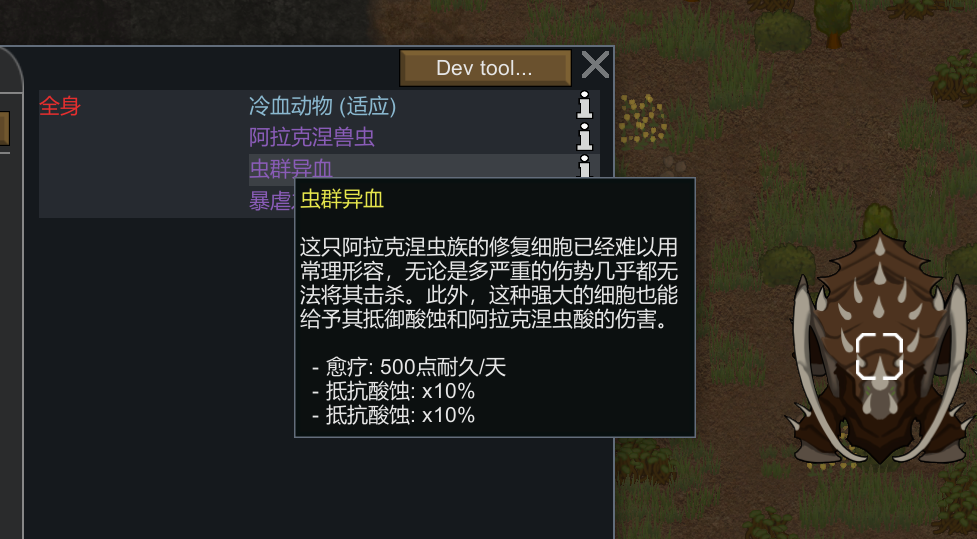Select the 虫群异血 condition row
The height and width of the screenshot is (539, 977).
(290, 168)
